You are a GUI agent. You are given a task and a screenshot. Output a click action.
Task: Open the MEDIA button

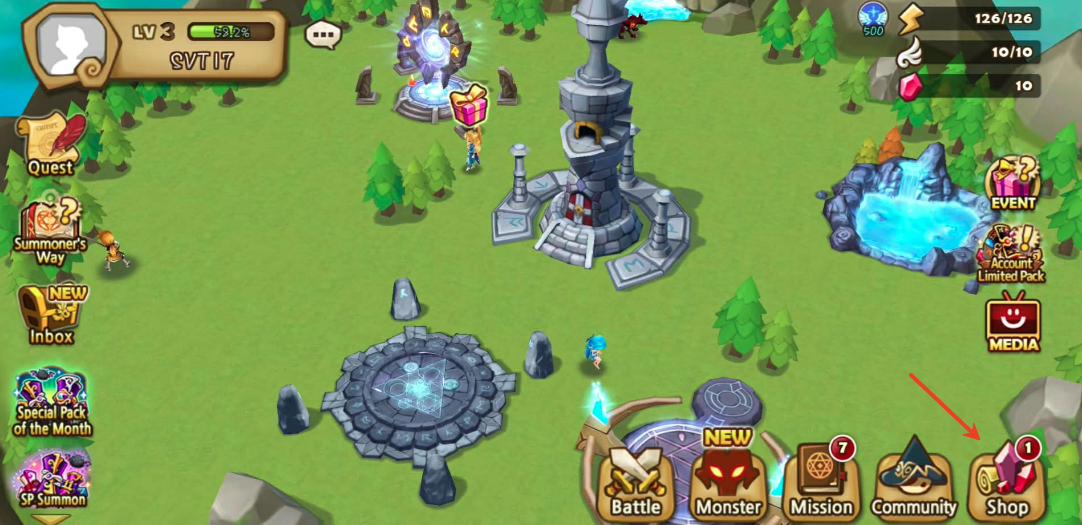(1013, 325)
